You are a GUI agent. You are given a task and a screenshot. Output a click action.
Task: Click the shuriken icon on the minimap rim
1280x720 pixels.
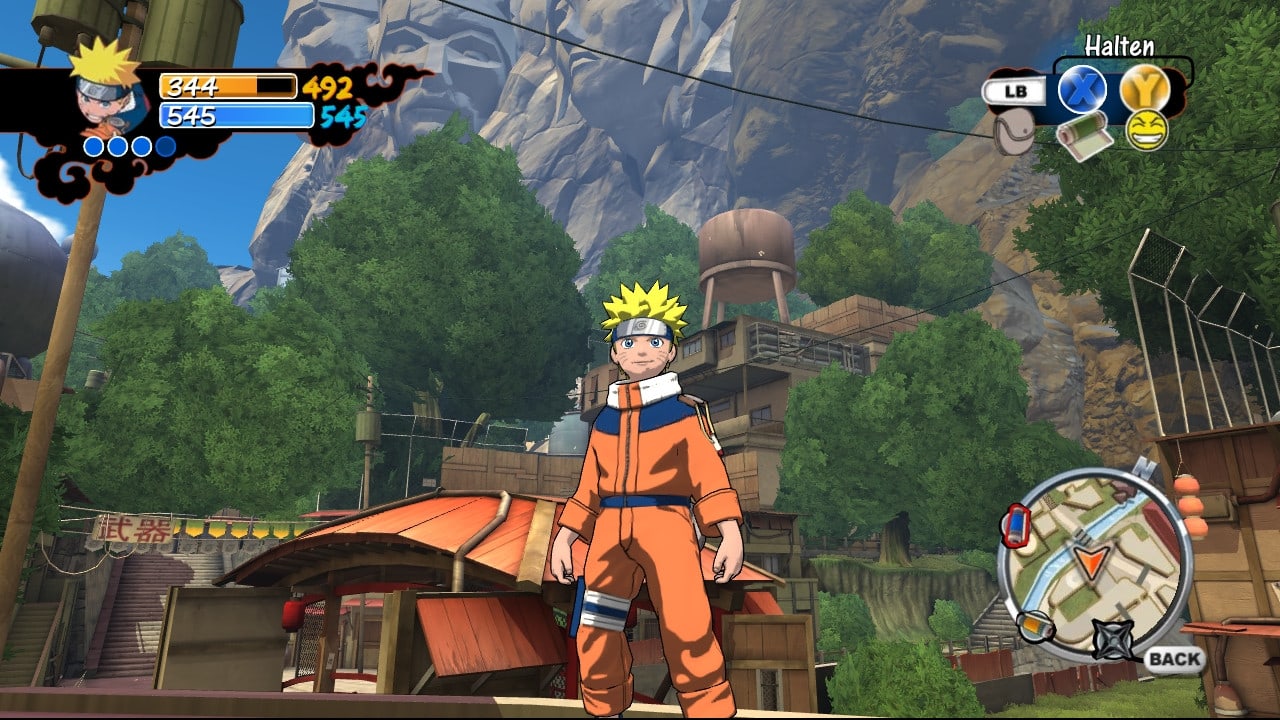click(x=1111, y=639)
